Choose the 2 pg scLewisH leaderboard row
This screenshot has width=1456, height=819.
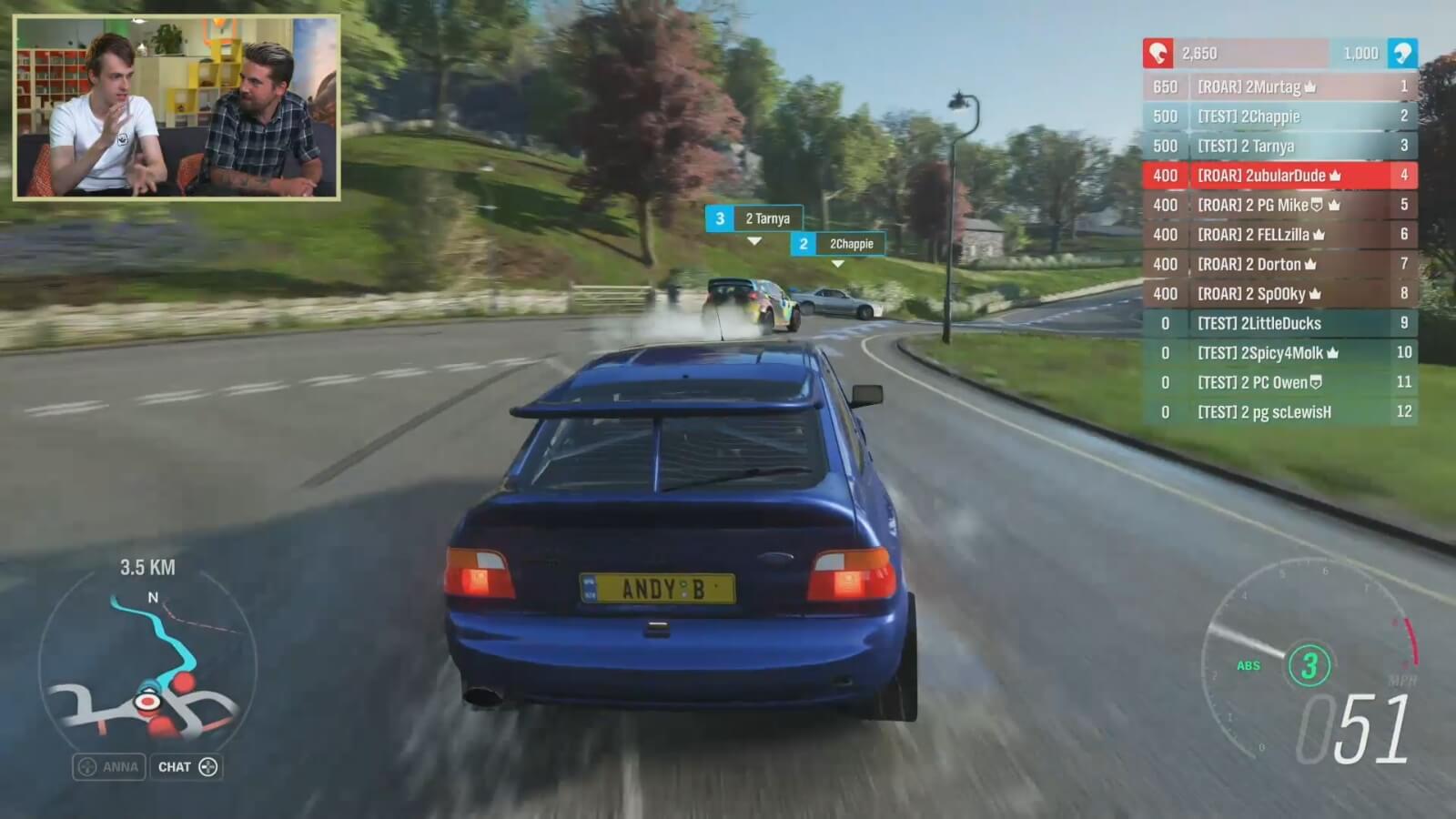tap(1279, 412)
